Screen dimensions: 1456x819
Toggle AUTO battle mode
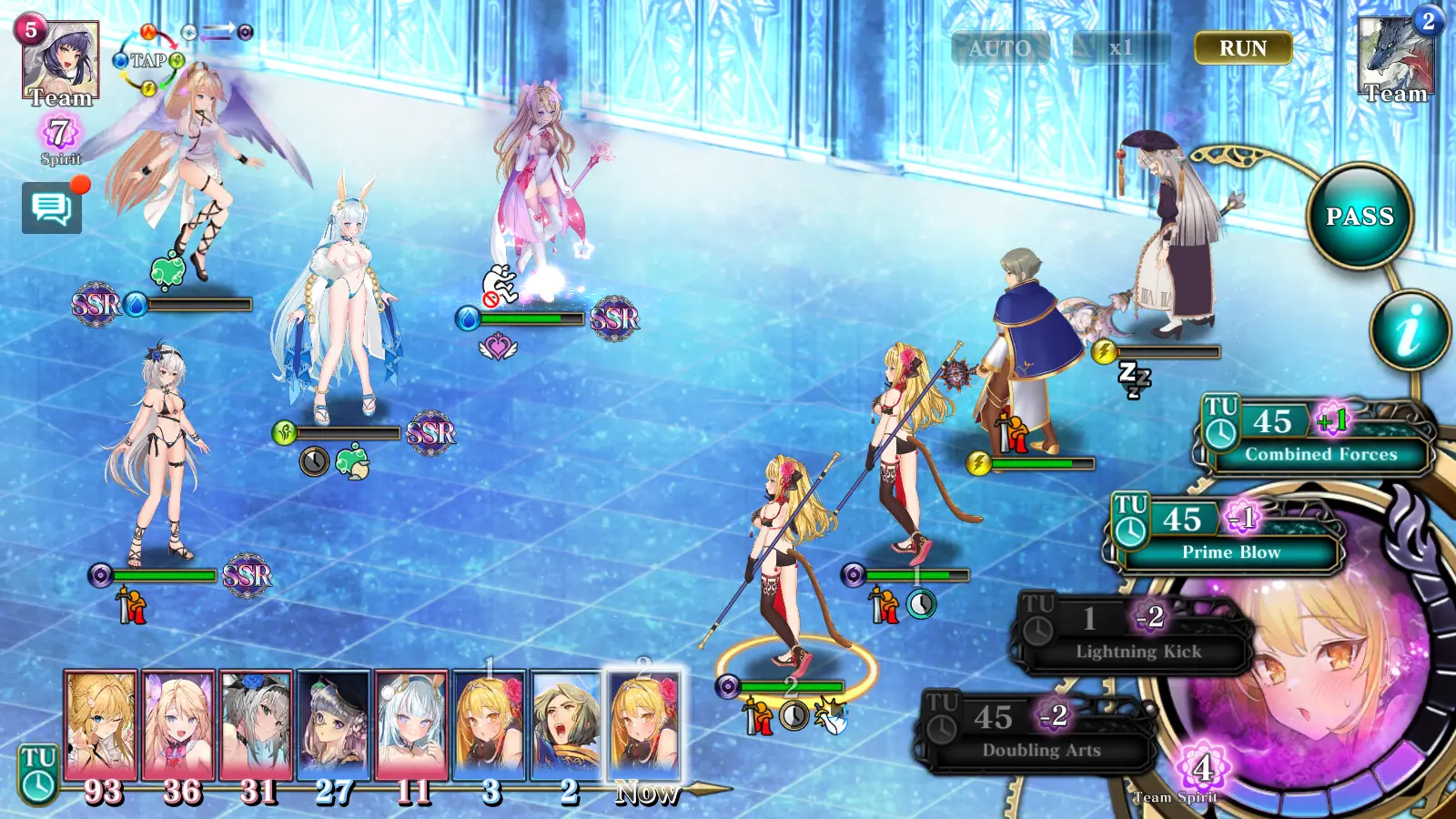pos(999,48)
